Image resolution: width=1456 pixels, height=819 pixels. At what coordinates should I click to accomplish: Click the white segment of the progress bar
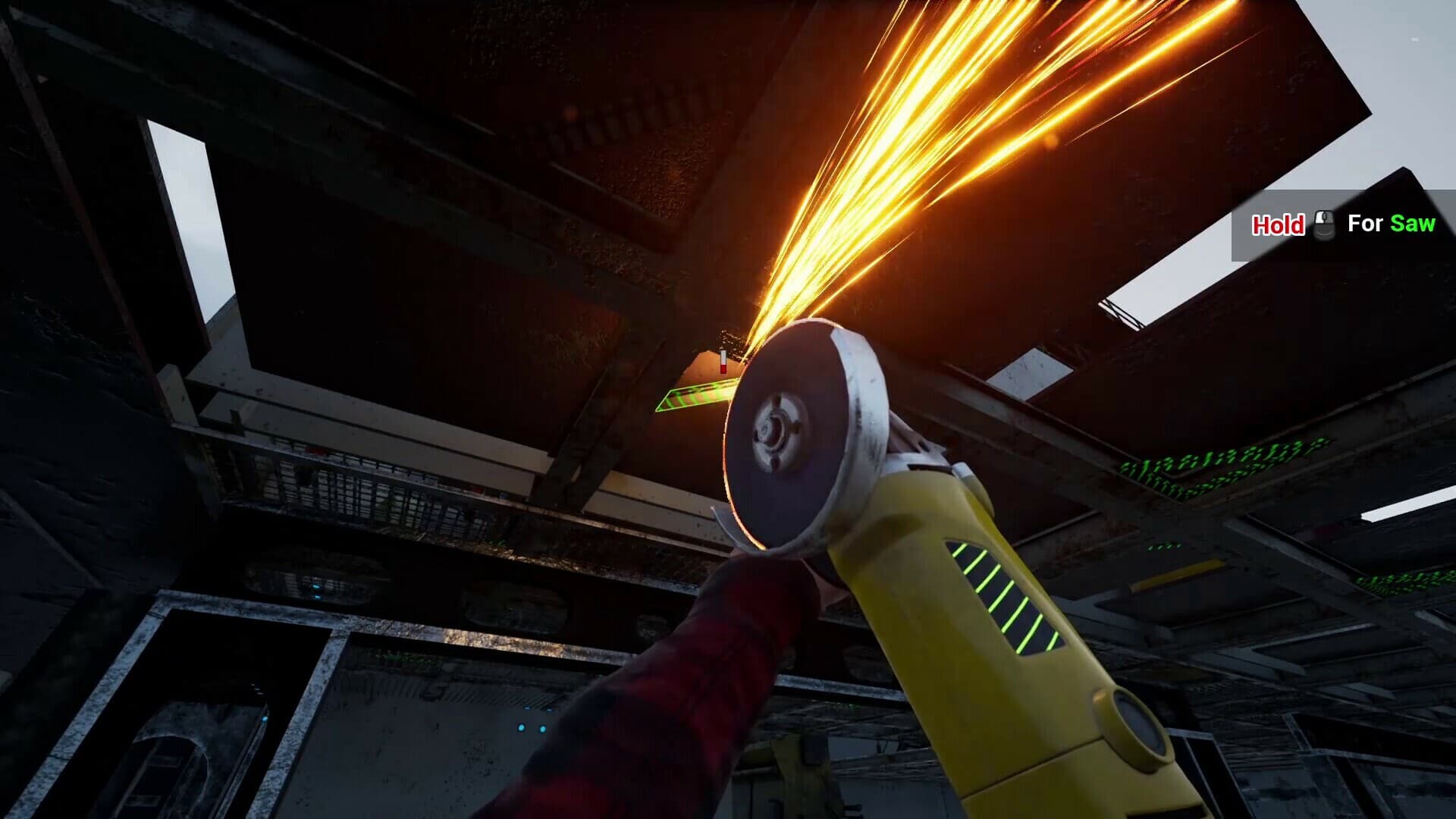coord(723,356)
